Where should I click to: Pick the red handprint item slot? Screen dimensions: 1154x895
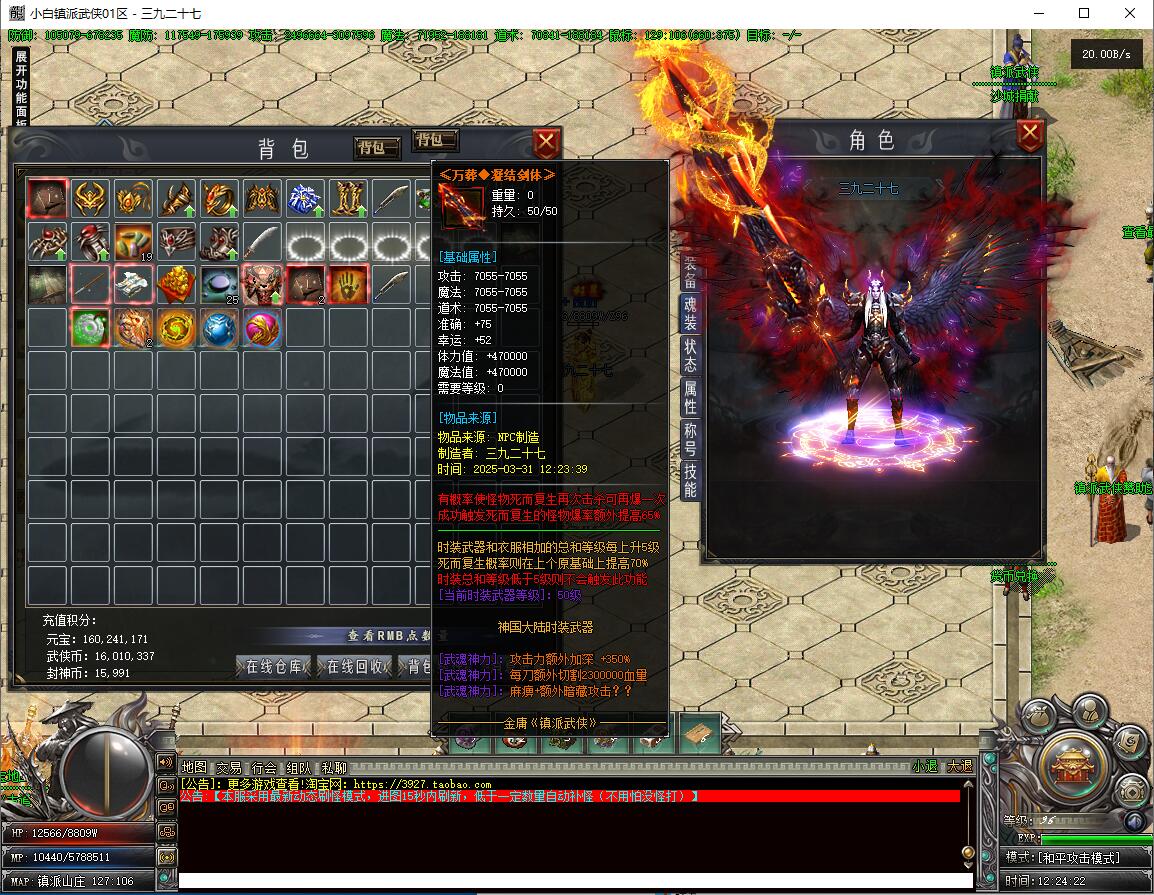[x=346, y=285]
